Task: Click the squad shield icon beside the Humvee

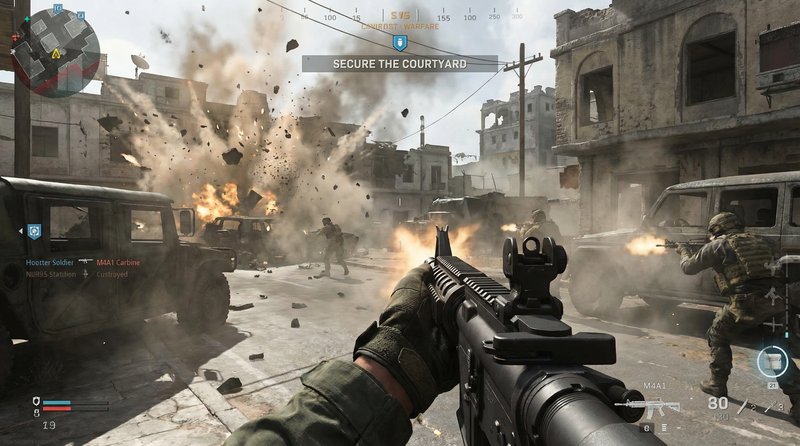Action: coord(34,231)
